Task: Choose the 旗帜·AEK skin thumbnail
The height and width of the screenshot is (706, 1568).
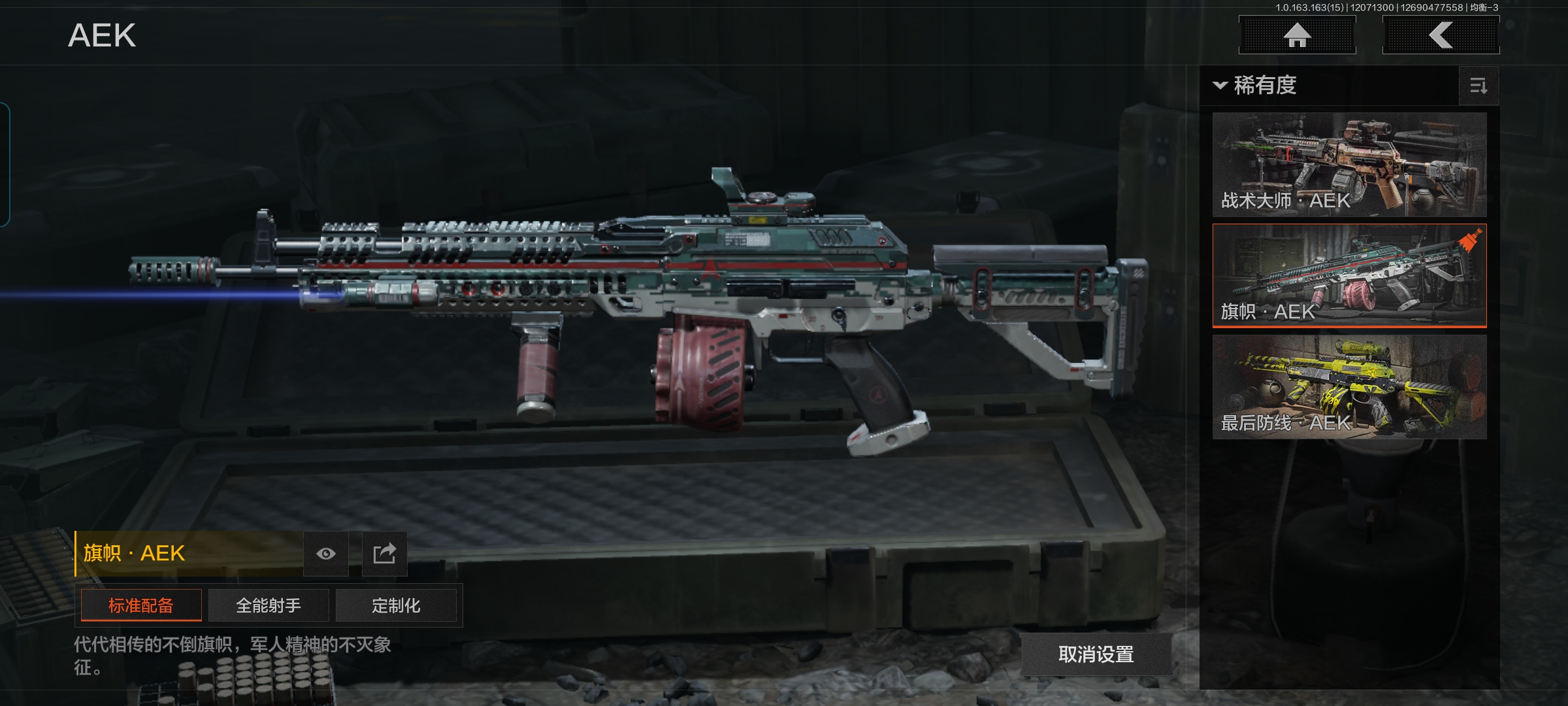Action: tap(1349, 275)
